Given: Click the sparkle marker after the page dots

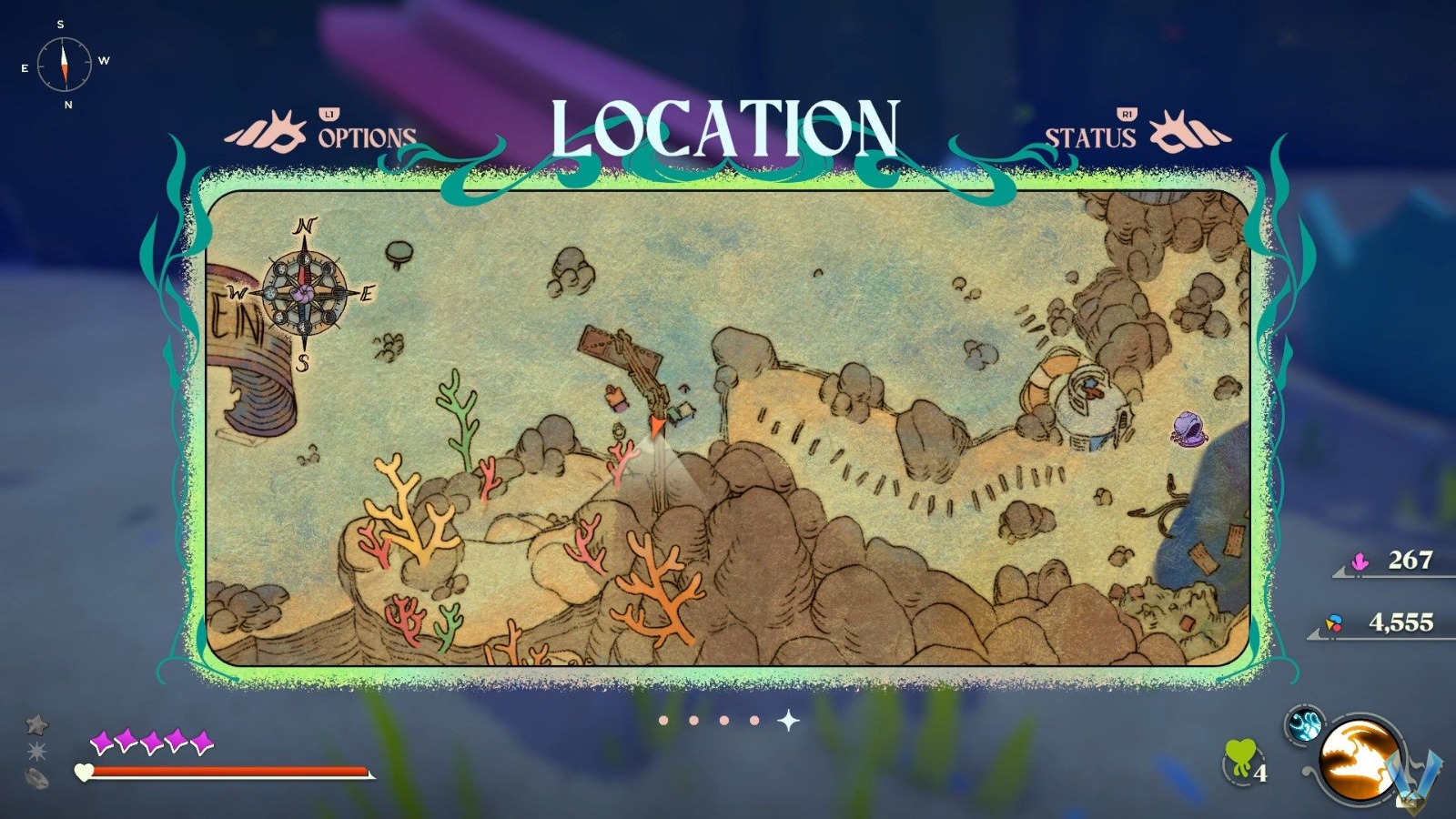Looking at the screenshot, I should [788, 720].
